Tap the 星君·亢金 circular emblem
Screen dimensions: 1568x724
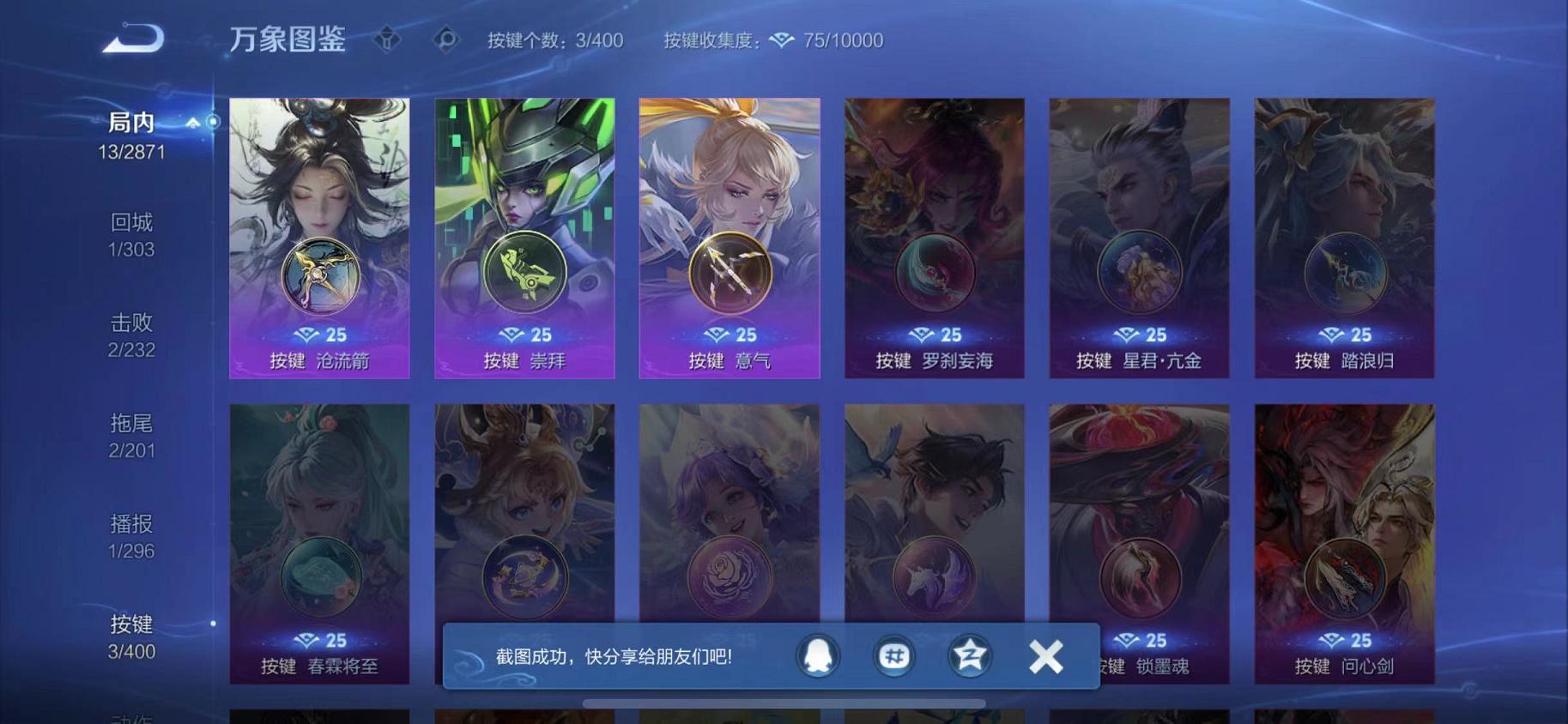[x=1138, y=273]
